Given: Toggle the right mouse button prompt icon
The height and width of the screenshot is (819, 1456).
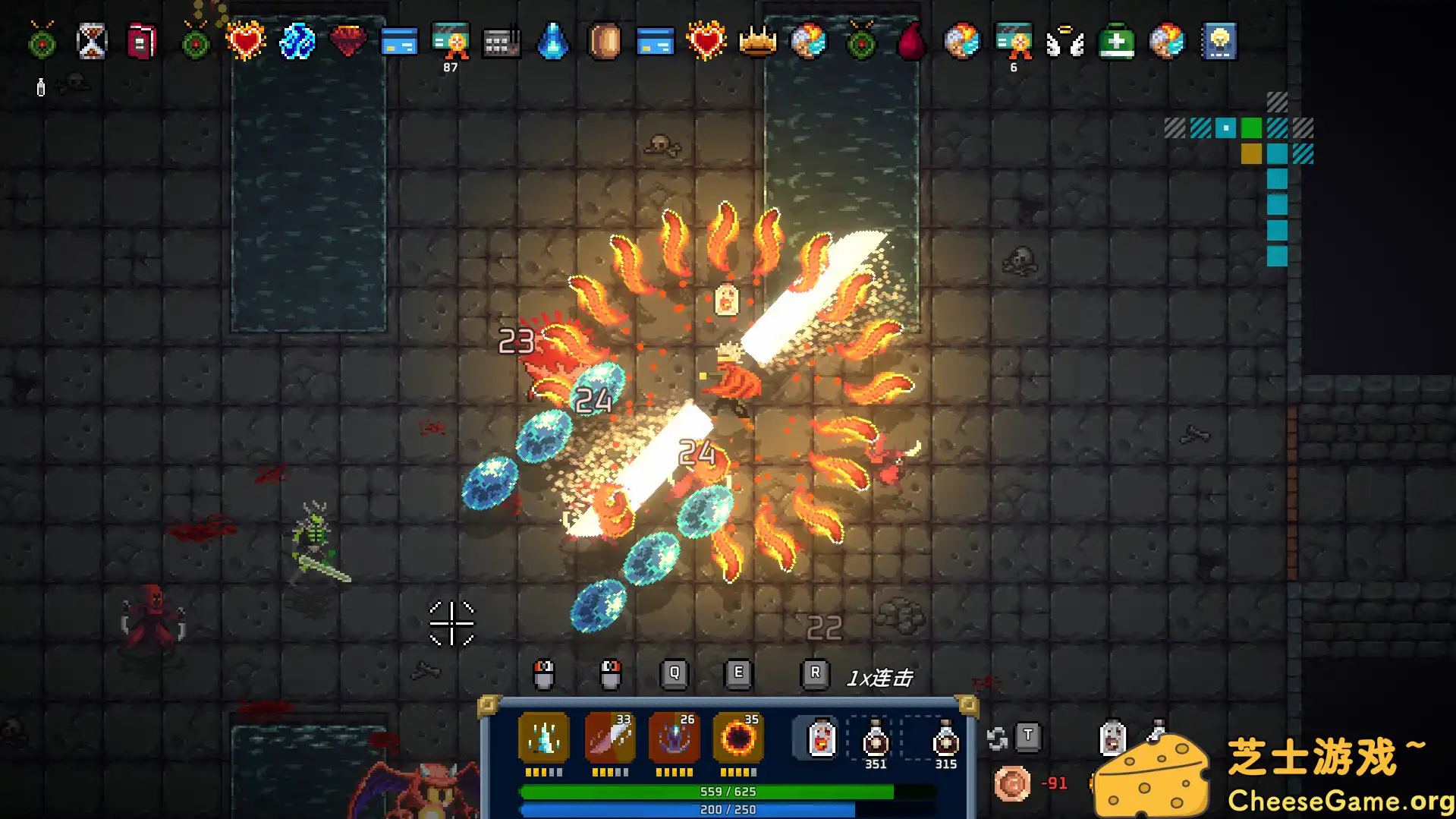Looking at the screenshot, I should tap(609, 674).
